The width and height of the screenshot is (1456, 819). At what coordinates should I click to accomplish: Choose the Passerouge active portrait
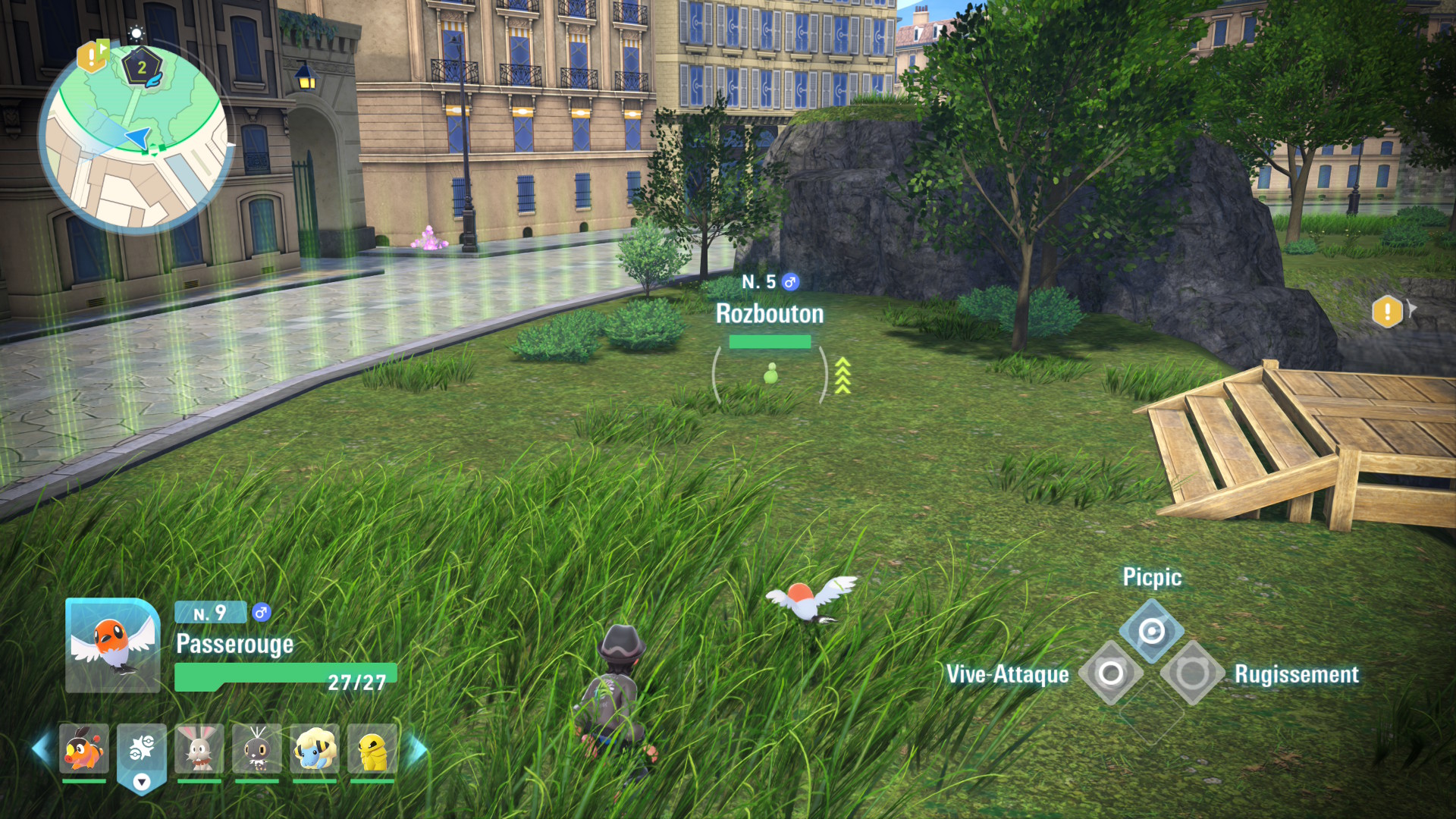click(x=113, y=646)
